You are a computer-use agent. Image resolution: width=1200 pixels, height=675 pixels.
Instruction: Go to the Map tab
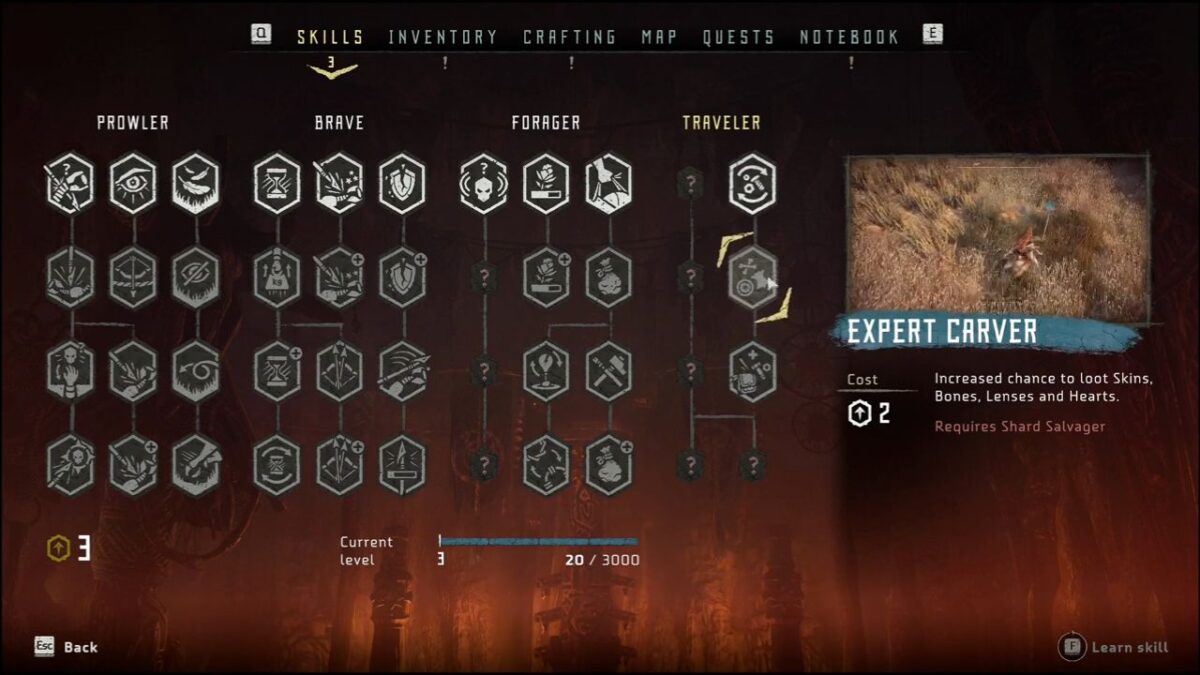[x=659, y=37]
